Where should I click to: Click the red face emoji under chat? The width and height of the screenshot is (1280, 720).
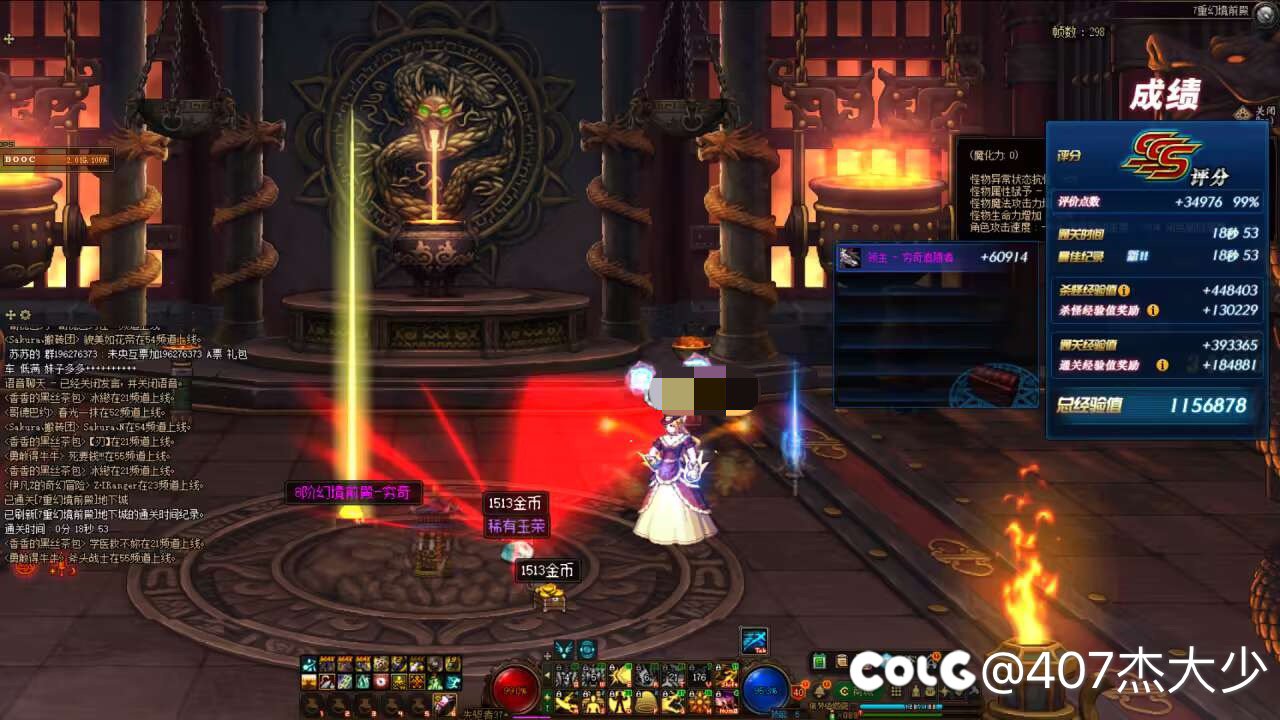tap(26, 568)
